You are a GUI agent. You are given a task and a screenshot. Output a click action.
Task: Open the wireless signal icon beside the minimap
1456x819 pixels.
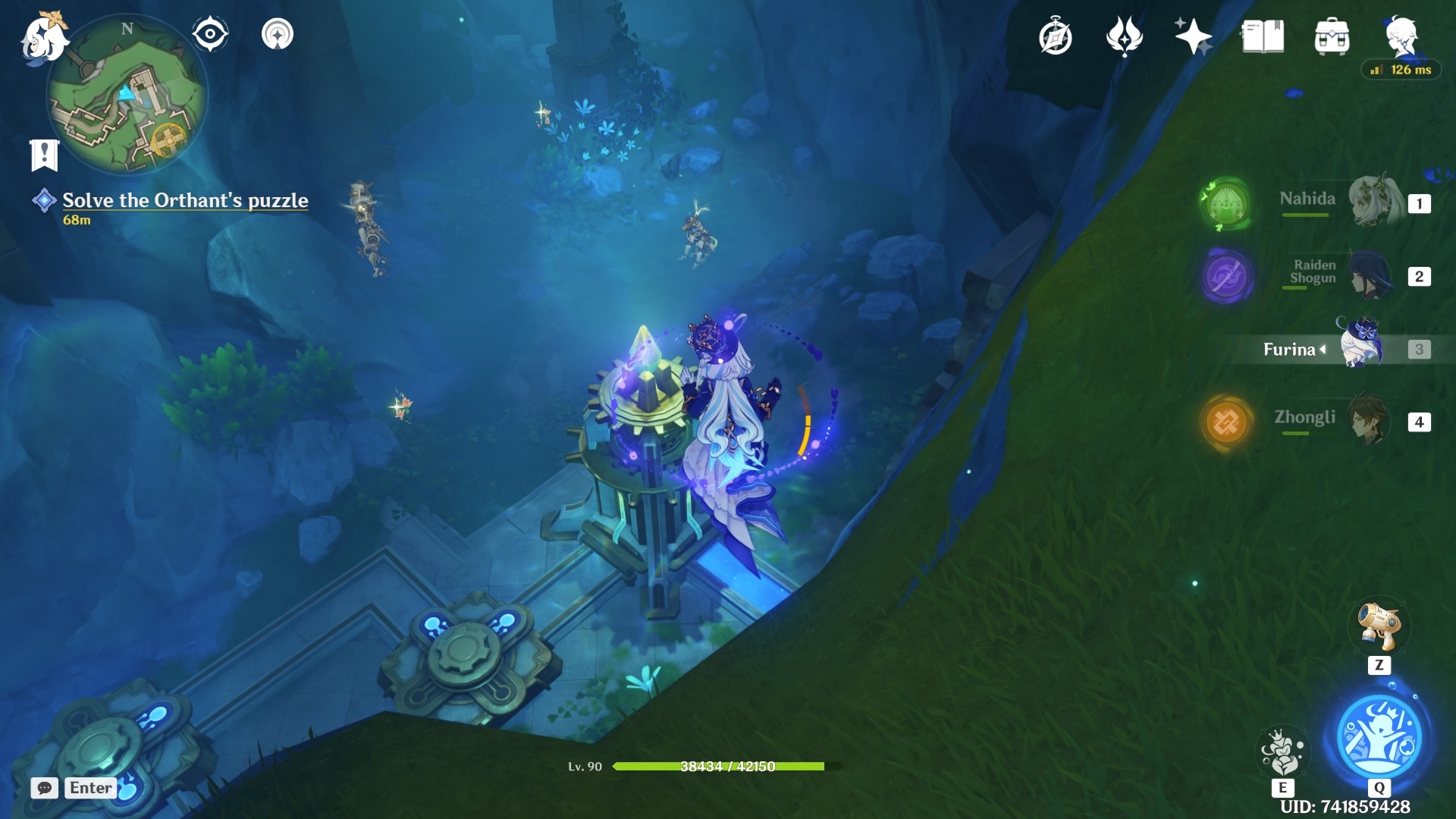(x=278, y=34)
